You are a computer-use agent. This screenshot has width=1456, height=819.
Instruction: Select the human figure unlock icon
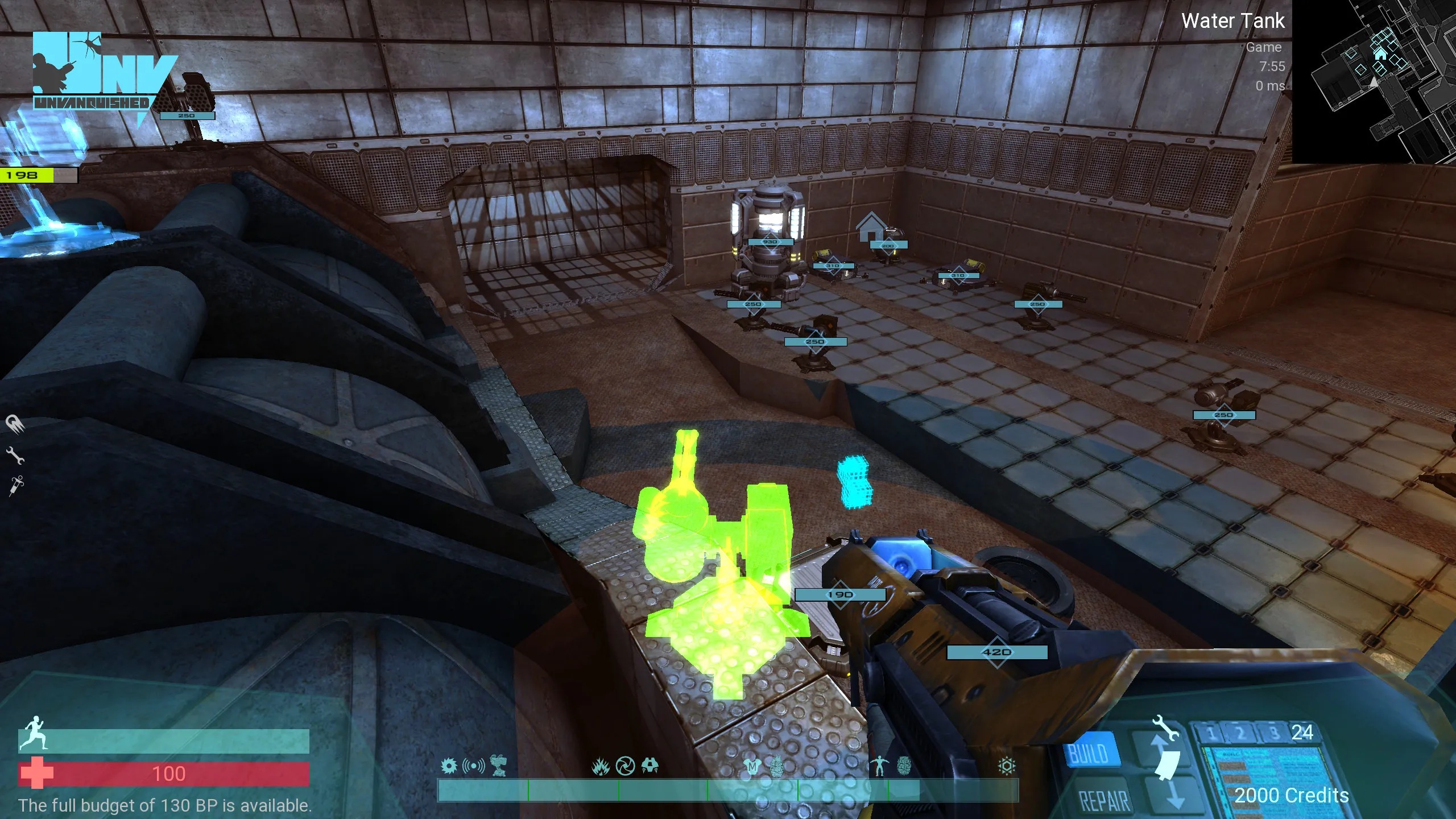tap(879, 766)
